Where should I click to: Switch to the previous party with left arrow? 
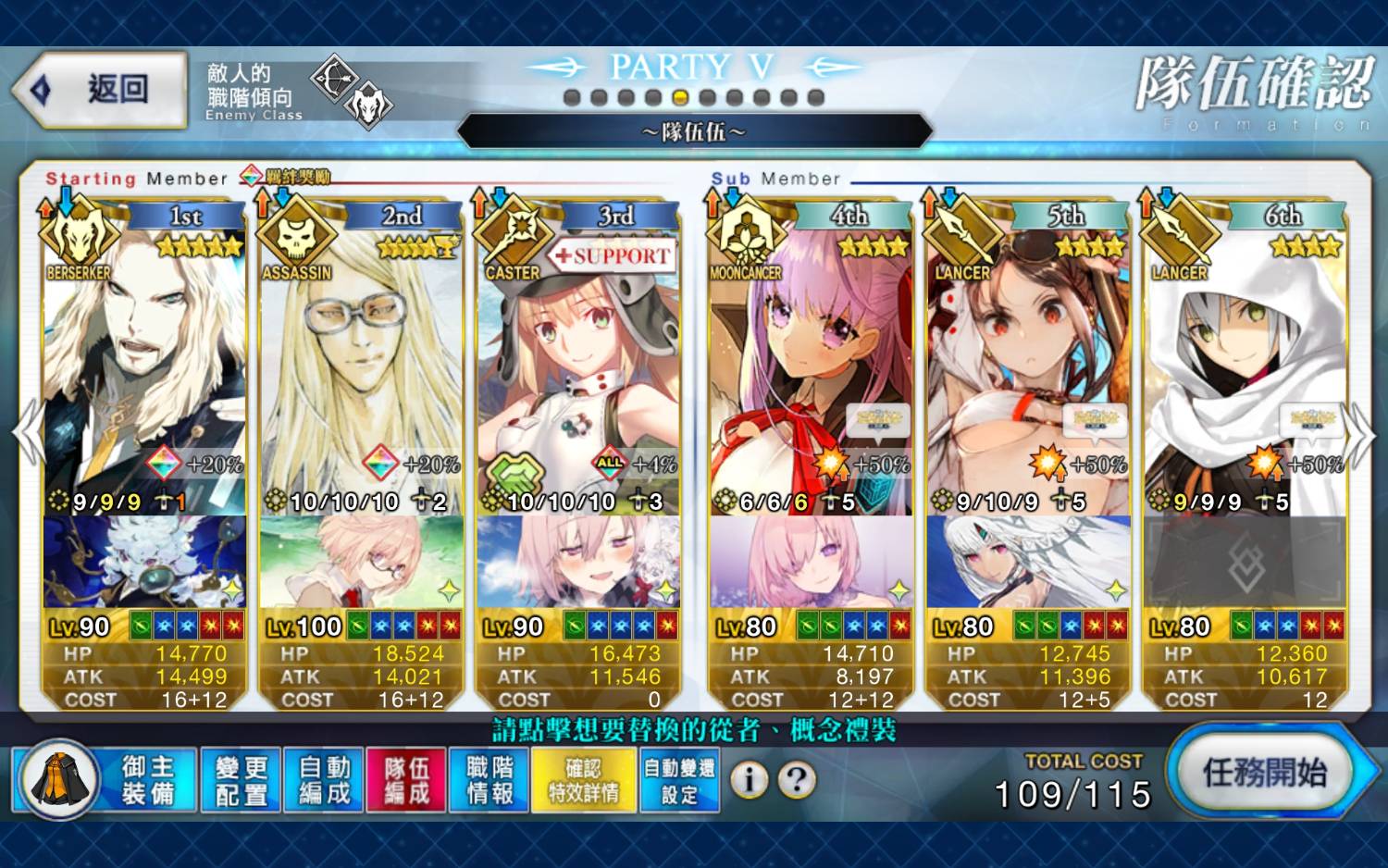[28, 433]
